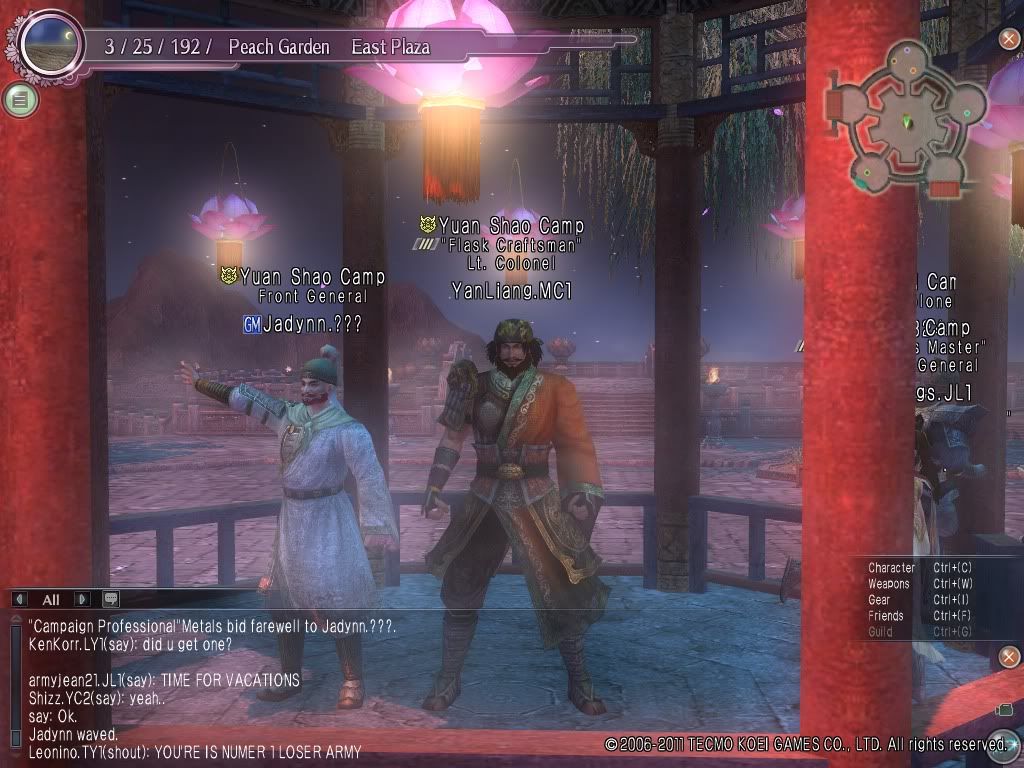The height and width of the screenshot is (768, 1024).
Task: Close the shortcut menu with orange X
Action: pyautogui.click(x=1009, y=657)
